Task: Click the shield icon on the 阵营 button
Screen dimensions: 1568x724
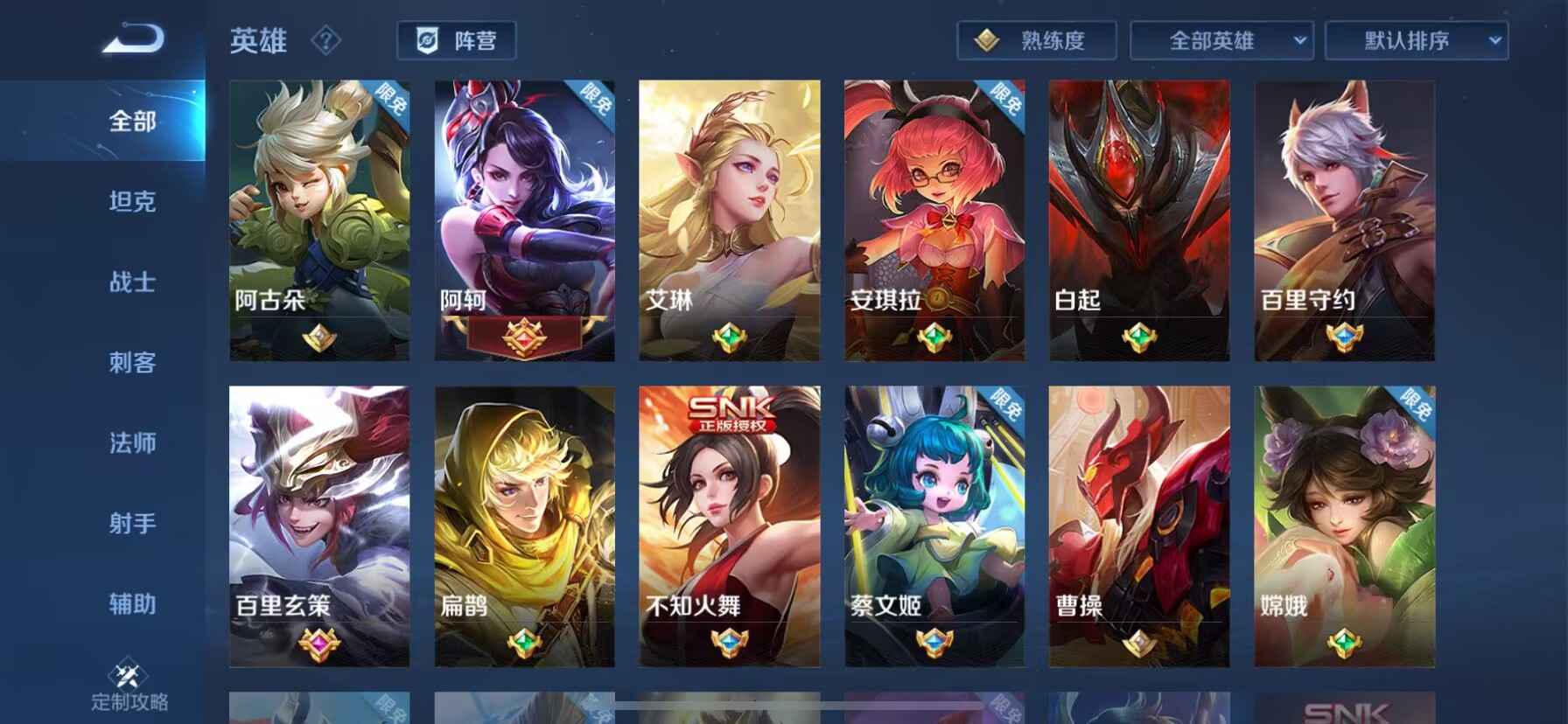Action: (x=428, y=39)
